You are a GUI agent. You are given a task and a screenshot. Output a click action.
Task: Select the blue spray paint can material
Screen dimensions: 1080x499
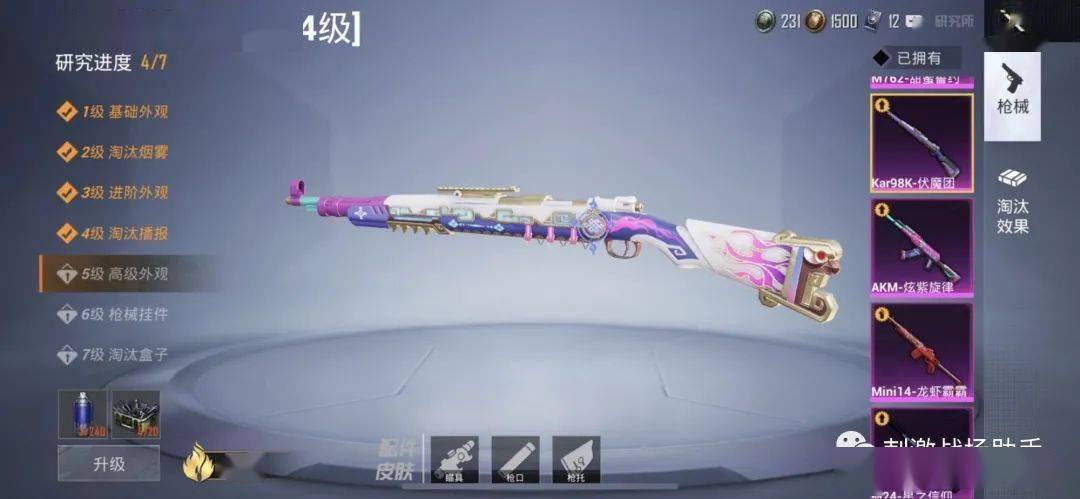[82, 413]
